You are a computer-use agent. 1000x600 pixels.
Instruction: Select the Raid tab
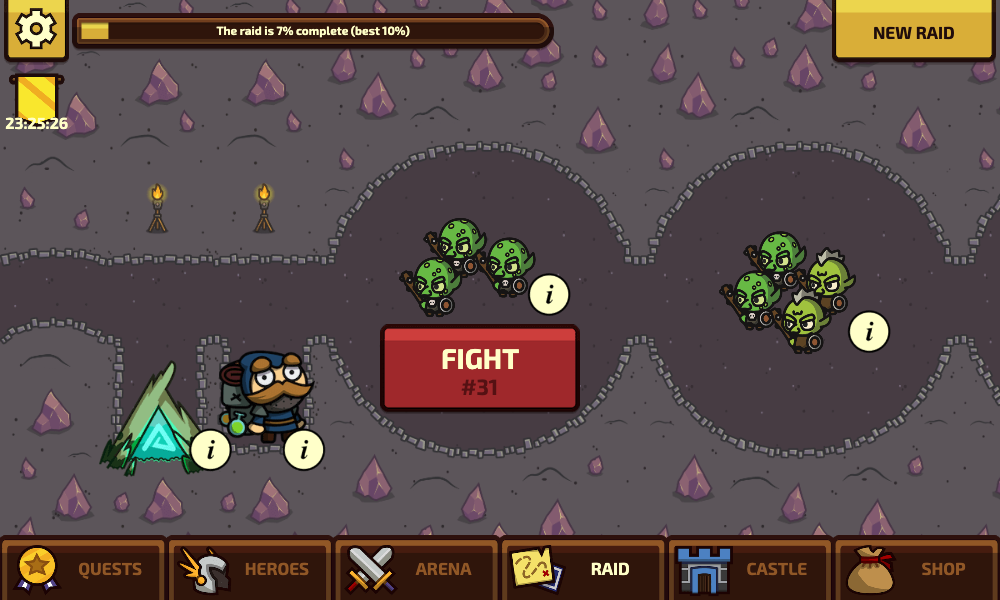pyautogui.click(x=583, y=569)
